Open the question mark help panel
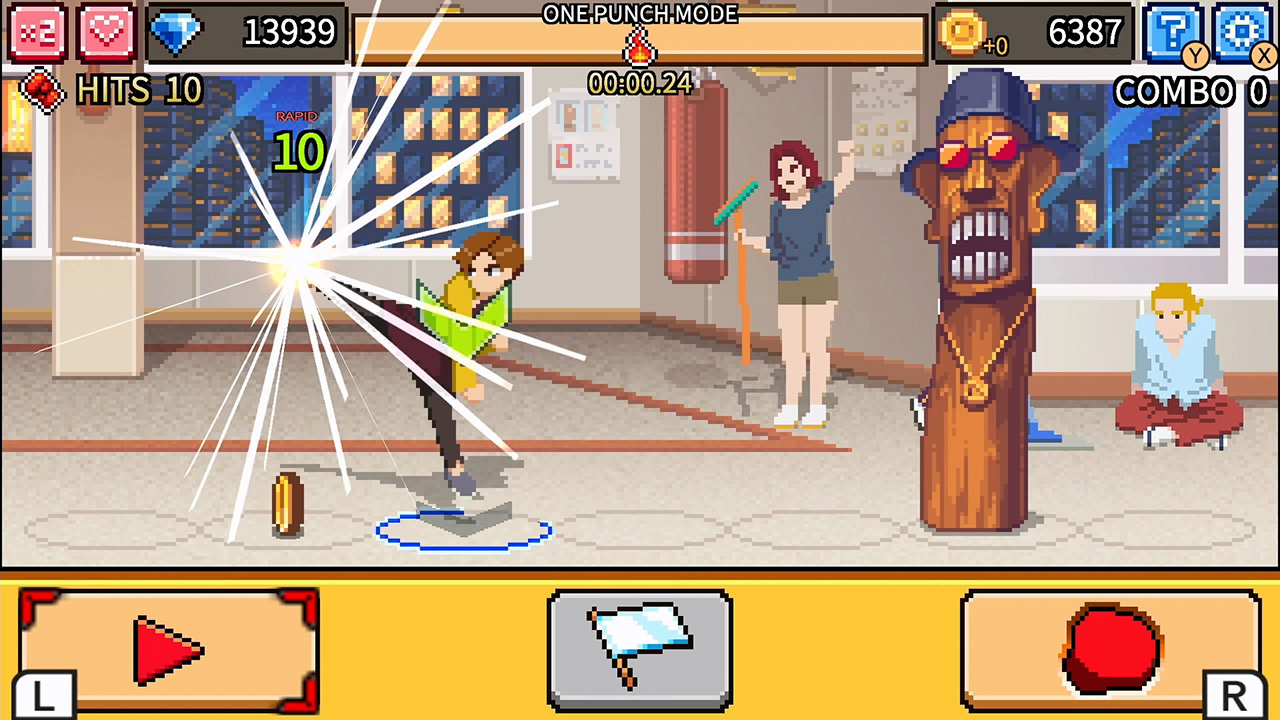 [1174, 32]
